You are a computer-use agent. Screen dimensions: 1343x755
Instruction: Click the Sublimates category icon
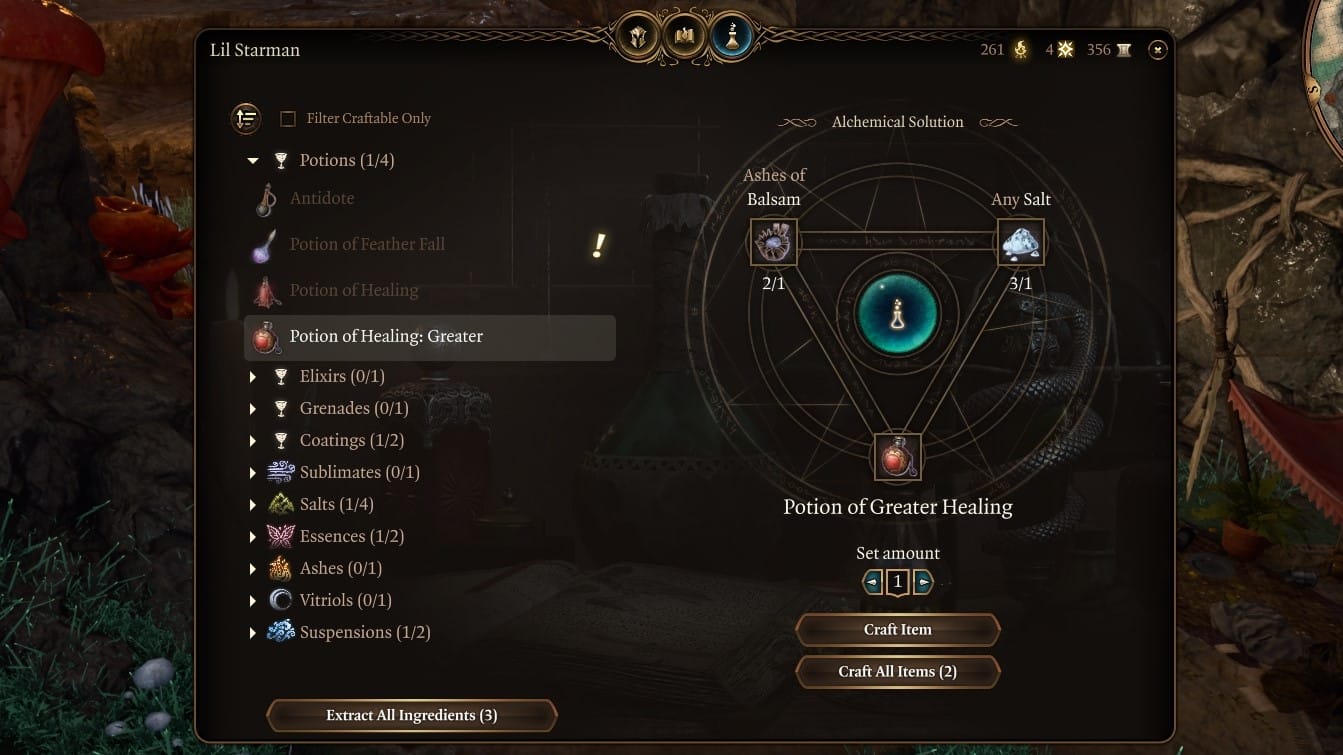[x=280, y=471]
